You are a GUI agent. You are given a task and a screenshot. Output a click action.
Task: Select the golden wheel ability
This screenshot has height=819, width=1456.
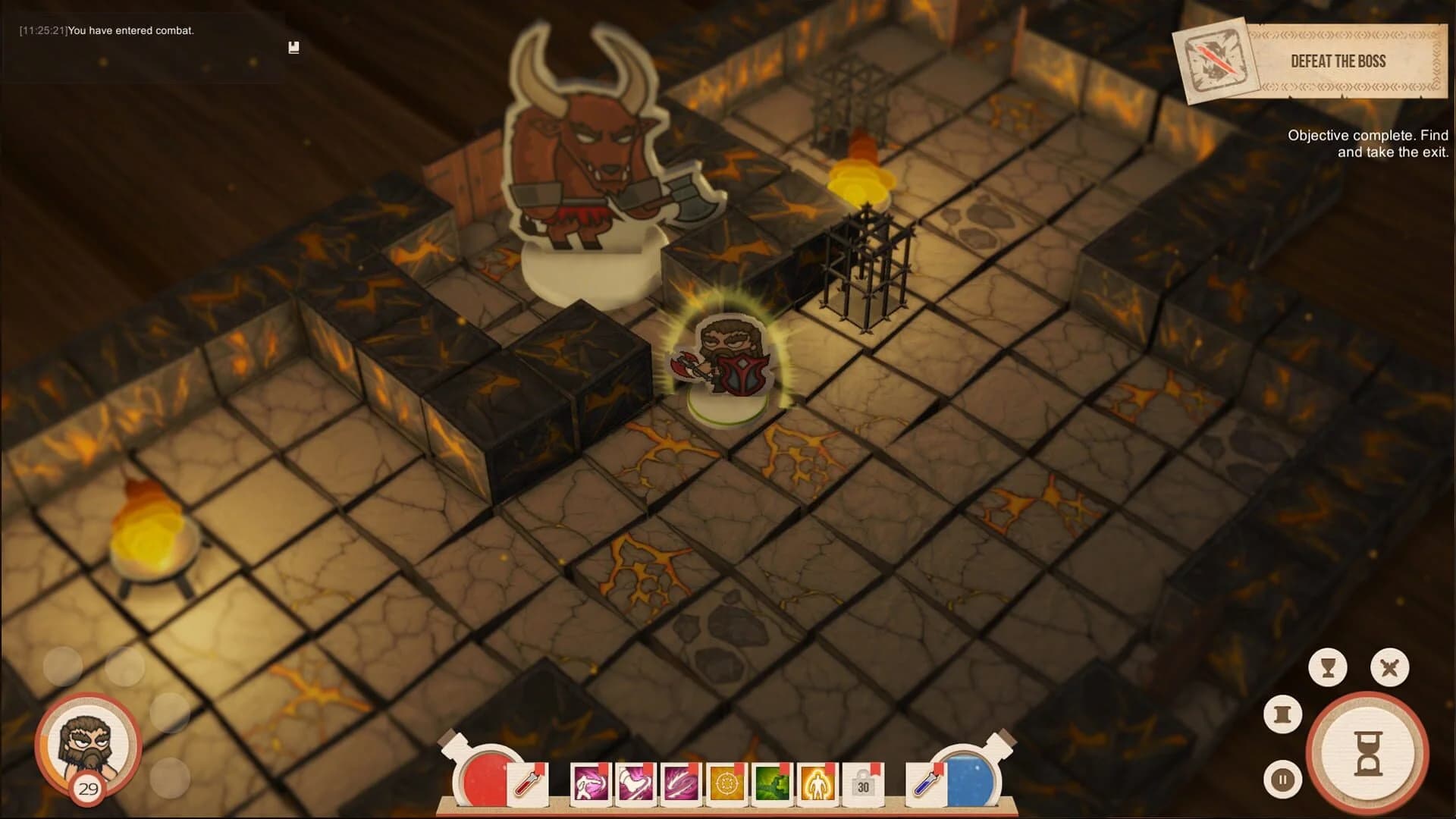tap(725, 783)
